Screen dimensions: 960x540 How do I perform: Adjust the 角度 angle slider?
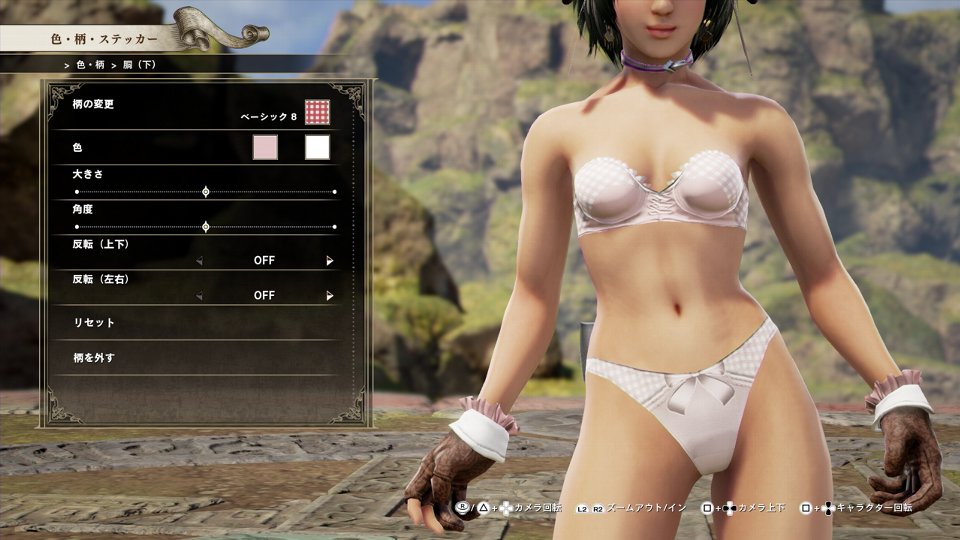[x=206, y=227]
